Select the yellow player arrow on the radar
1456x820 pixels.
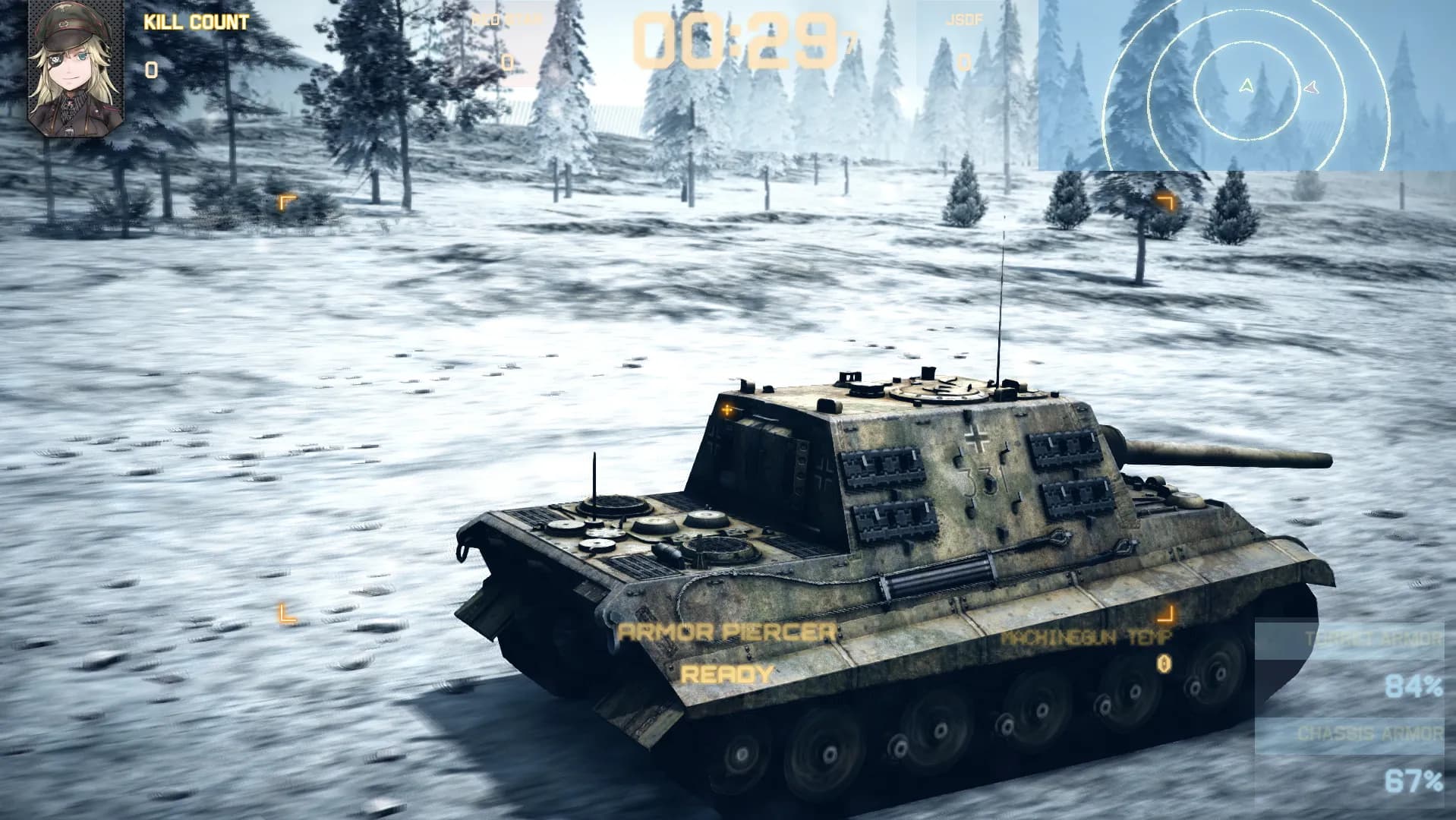click(1246, 85)
